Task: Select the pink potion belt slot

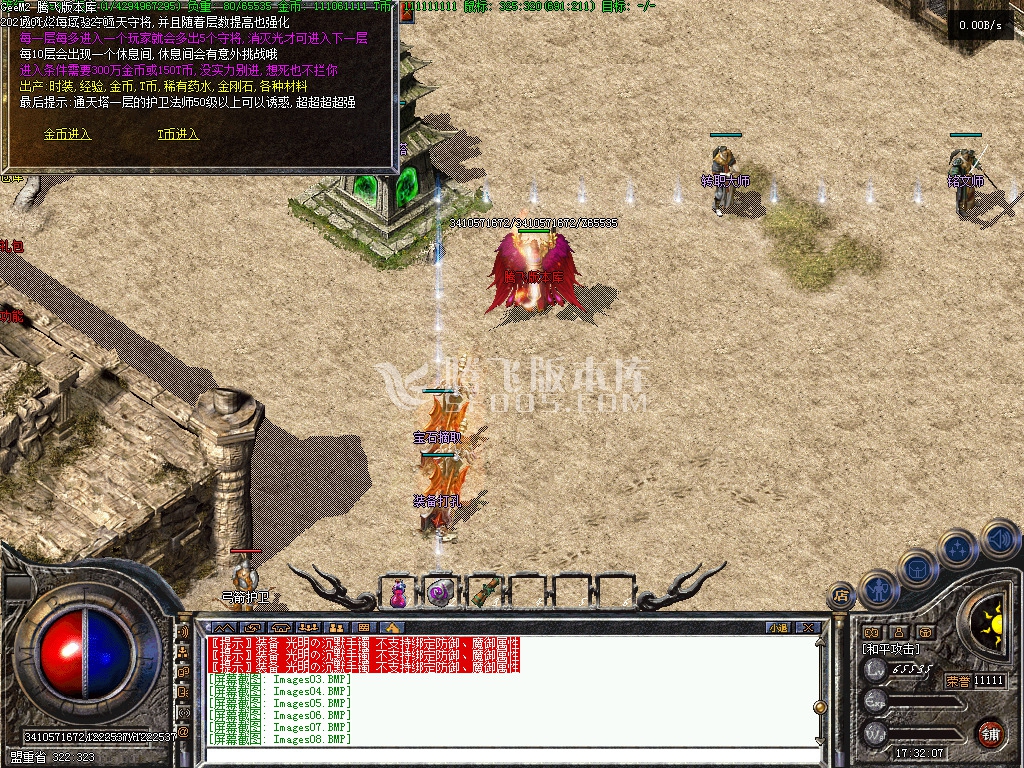Action: [x=398, y=594]
